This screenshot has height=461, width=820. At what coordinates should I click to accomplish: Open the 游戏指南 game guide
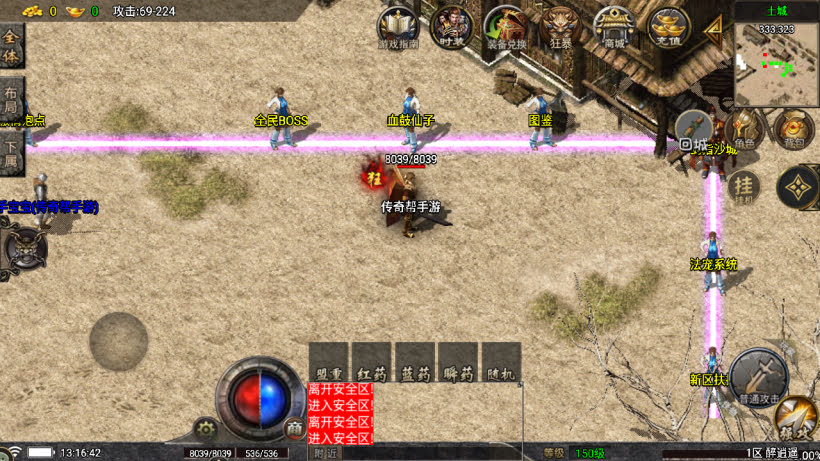click(399, 27)
